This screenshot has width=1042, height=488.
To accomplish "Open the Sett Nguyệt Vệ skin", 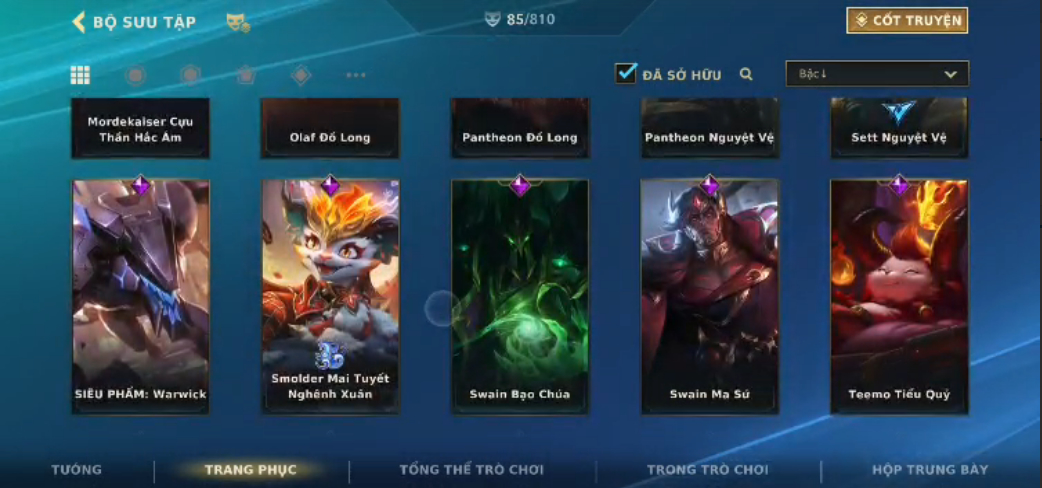I will (899, 128).
